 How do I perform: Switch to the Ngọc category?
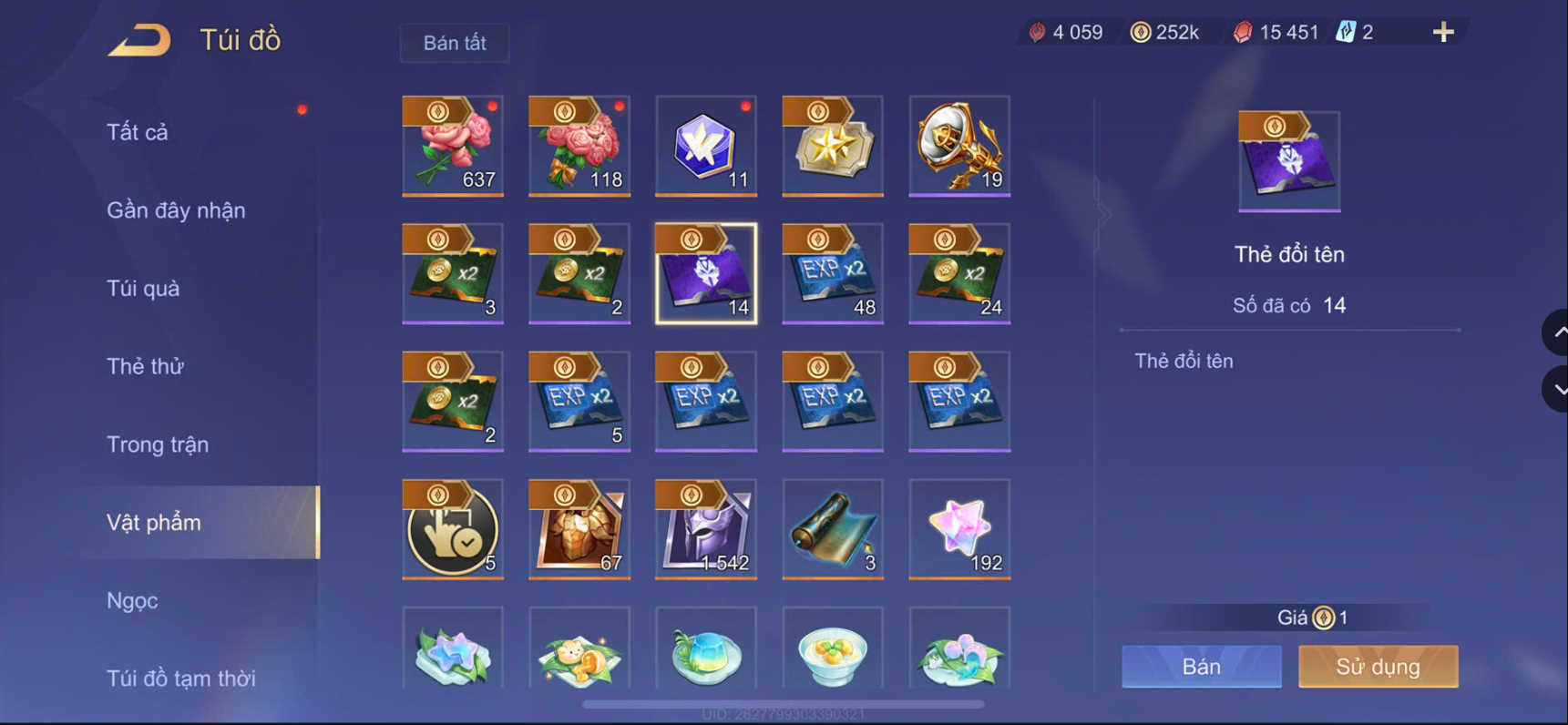pos(133,600)
